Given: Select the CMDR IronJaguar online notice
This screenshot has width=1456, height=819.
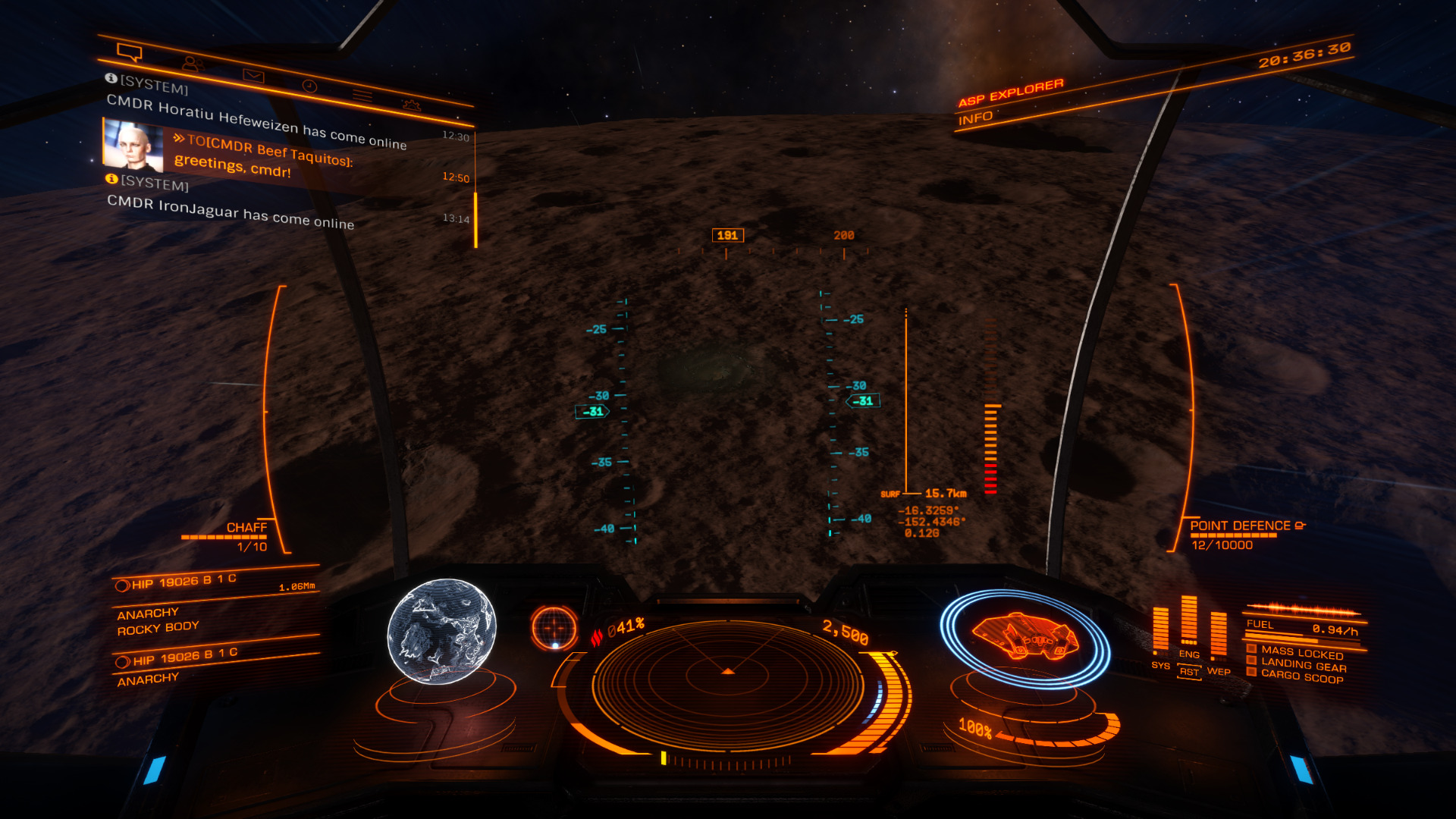Looking at the screenshot, I should pos(231,212).
